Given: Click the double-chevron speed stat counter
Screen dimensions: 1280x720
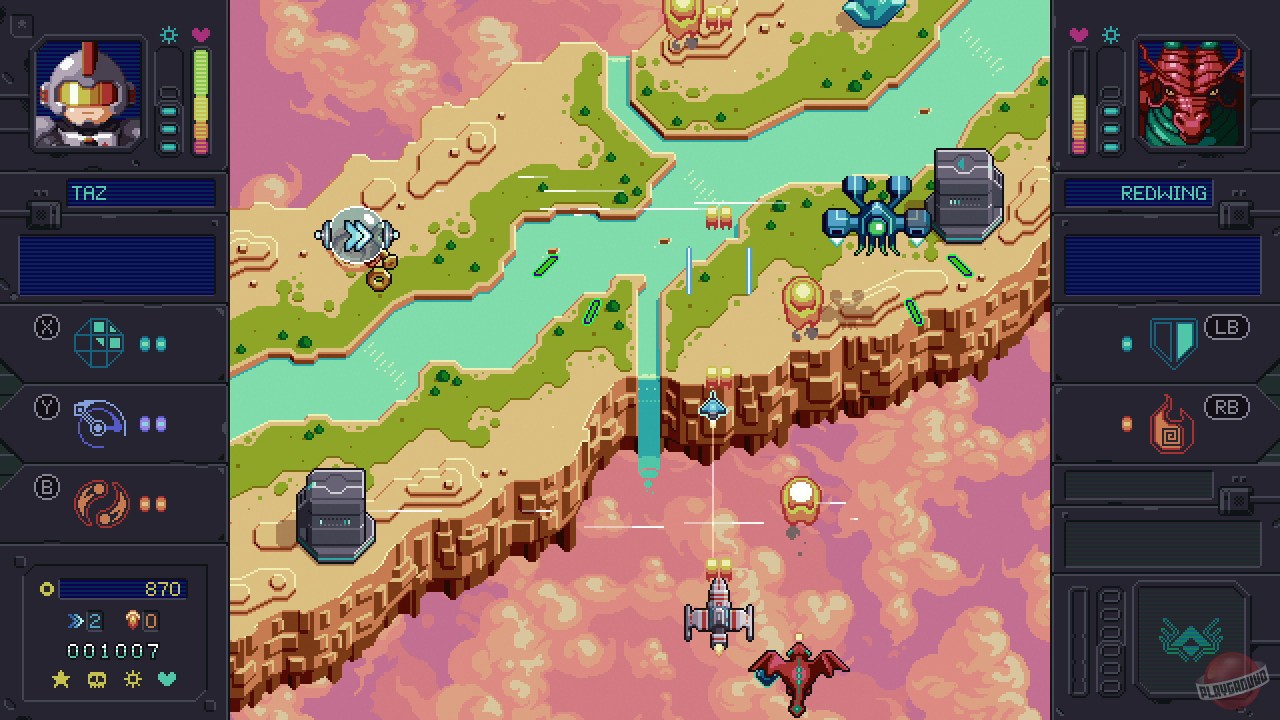Looking at the screenshot, I should tap(73, 620).
